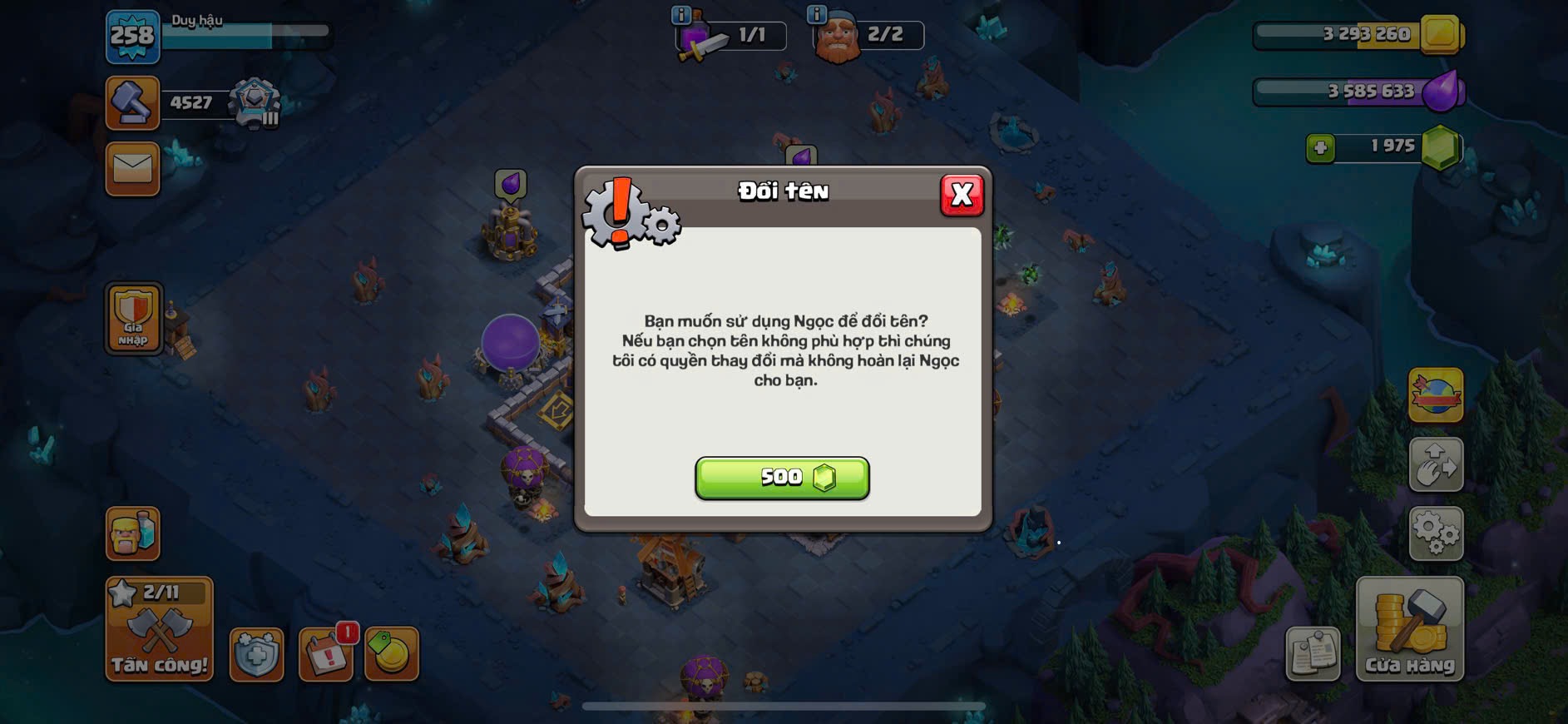Confirm the name change for 500 gems
Screen dimensions: 1568x724
point(782,478)
